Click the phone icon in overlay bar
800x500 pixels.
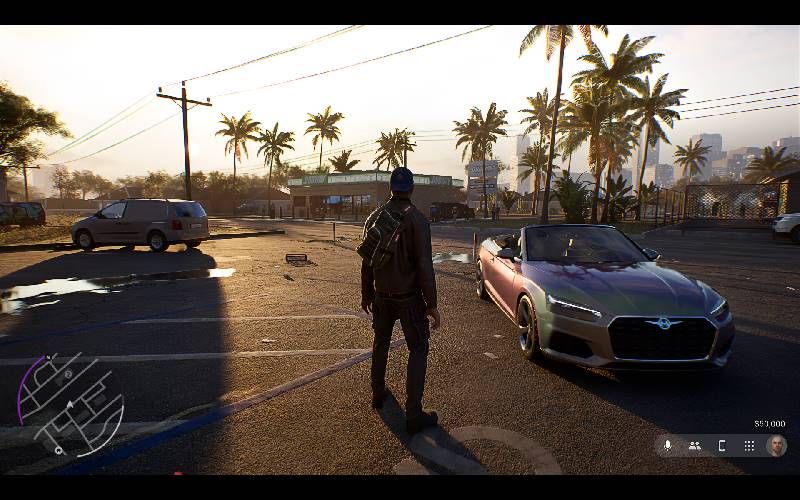(722, 446)
